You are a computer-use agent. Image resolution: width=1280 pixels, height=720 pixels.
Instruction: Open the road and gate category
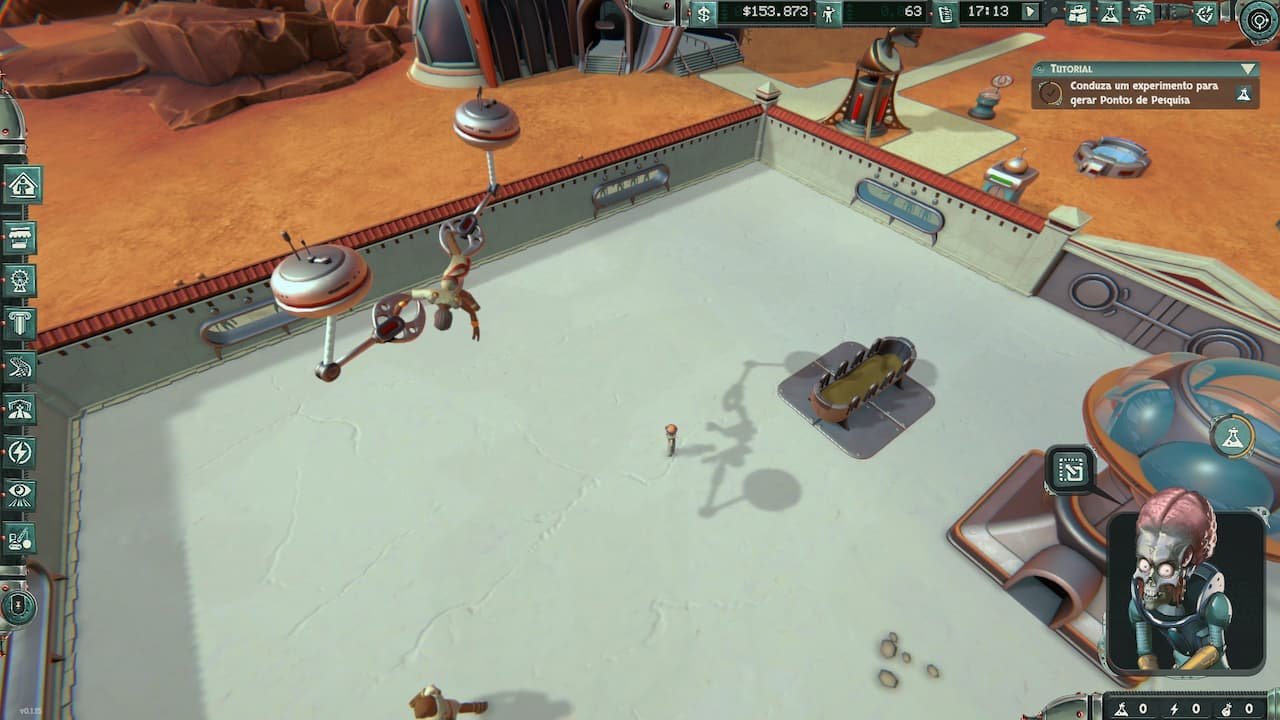(x=21, y=409)
